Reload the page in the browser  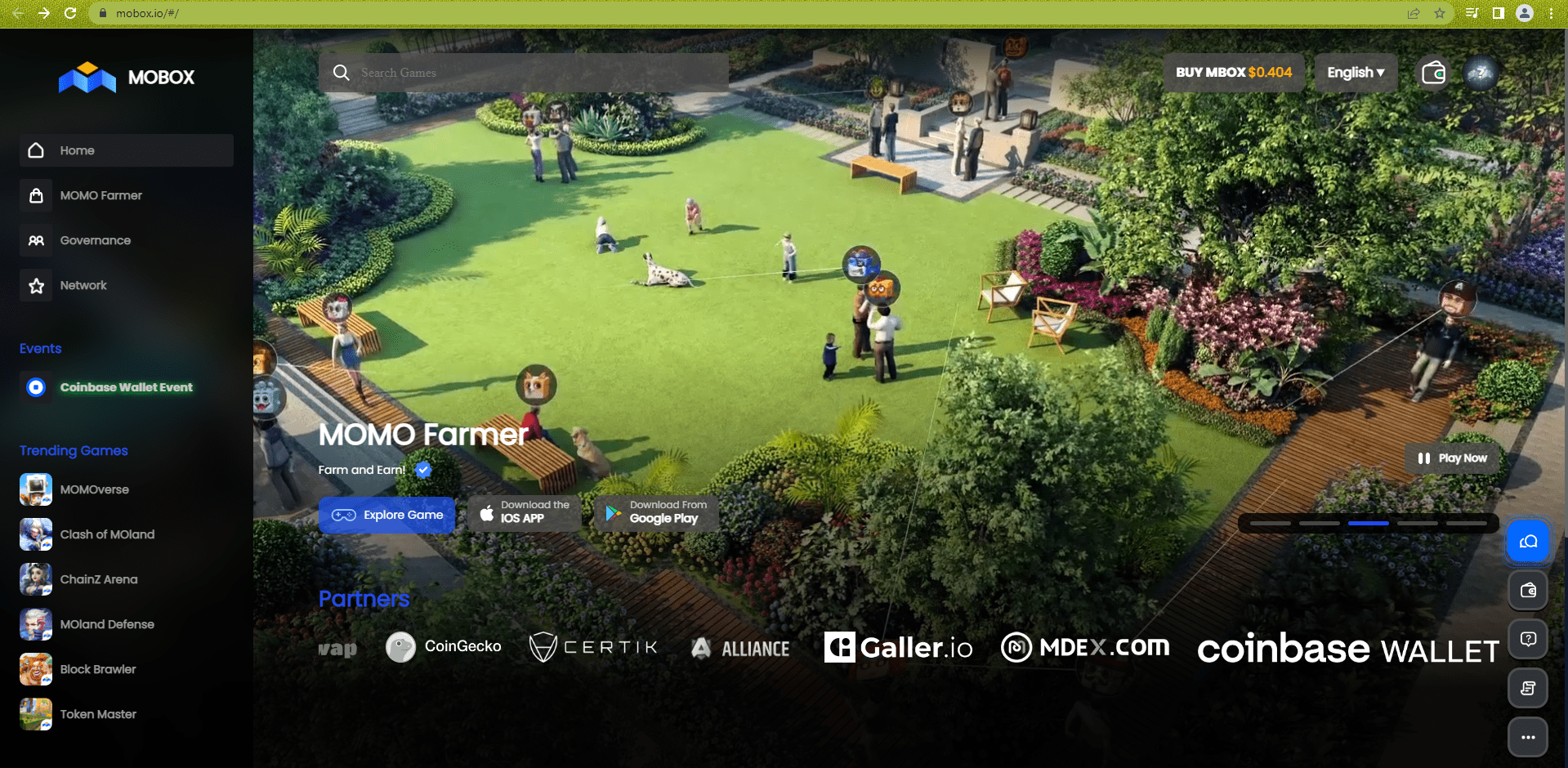point(70,13)
